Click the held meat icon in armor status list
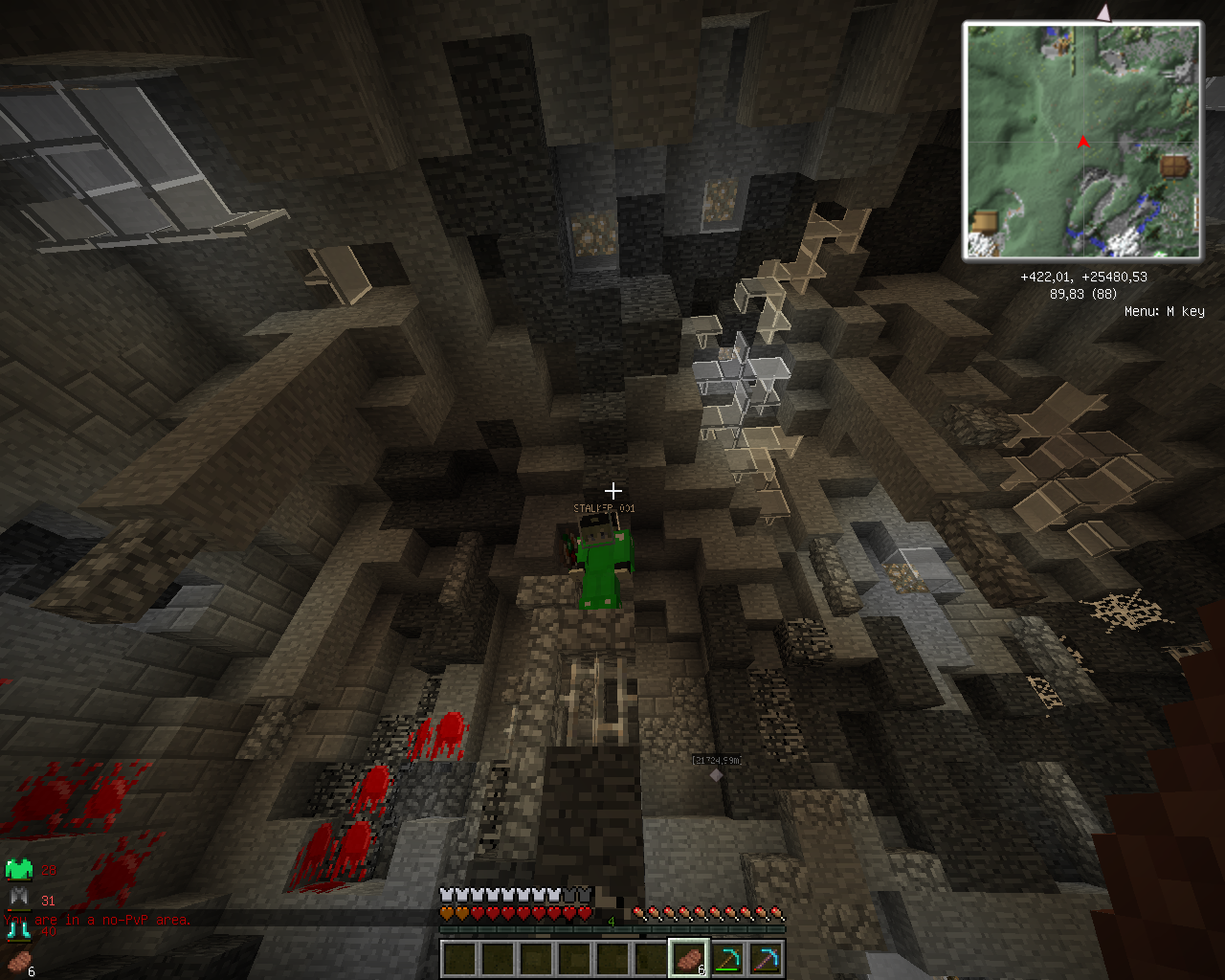 point(19,961)
